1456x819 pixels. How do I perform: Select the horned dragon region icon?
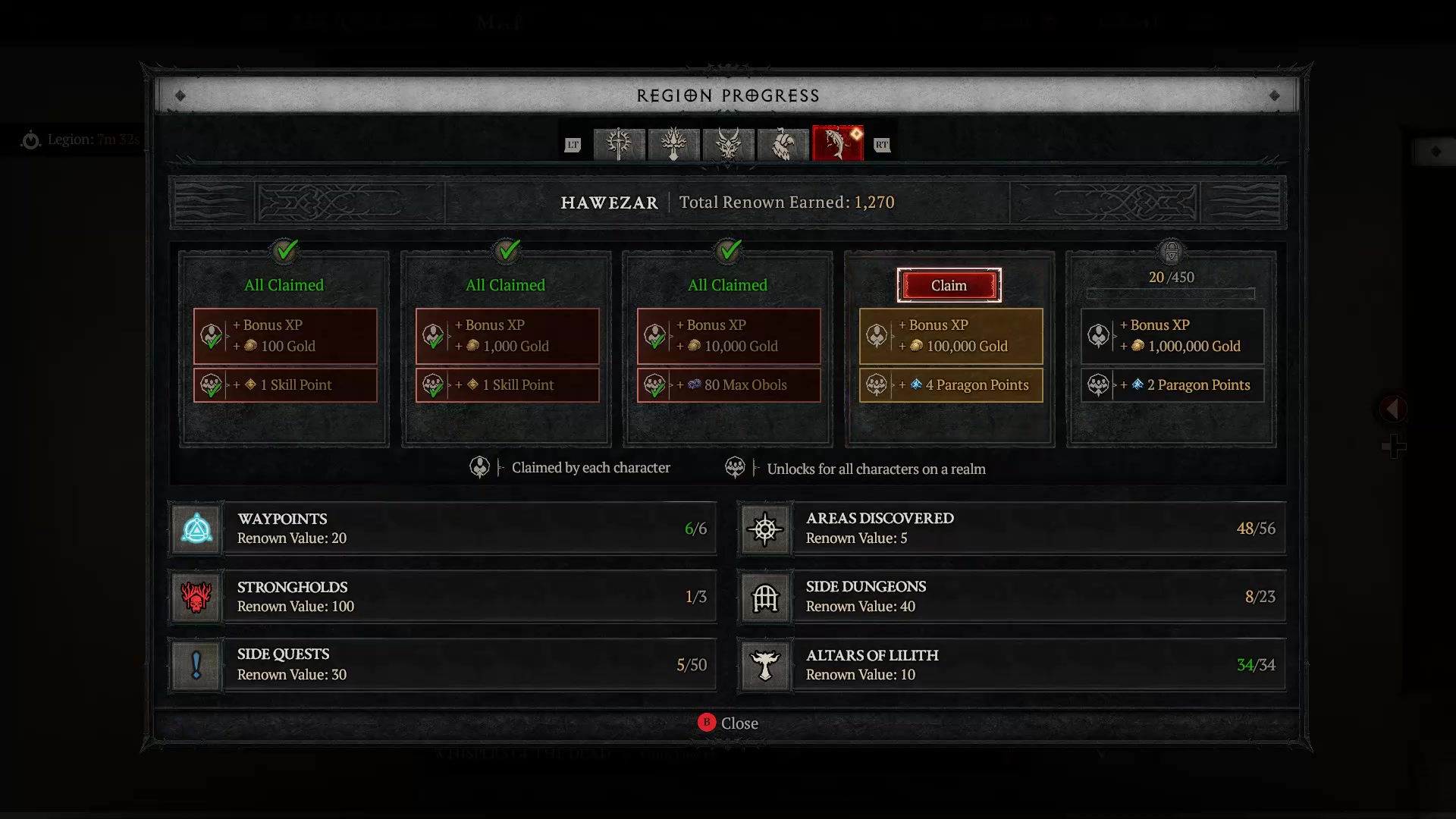click(x=728, y=144)
